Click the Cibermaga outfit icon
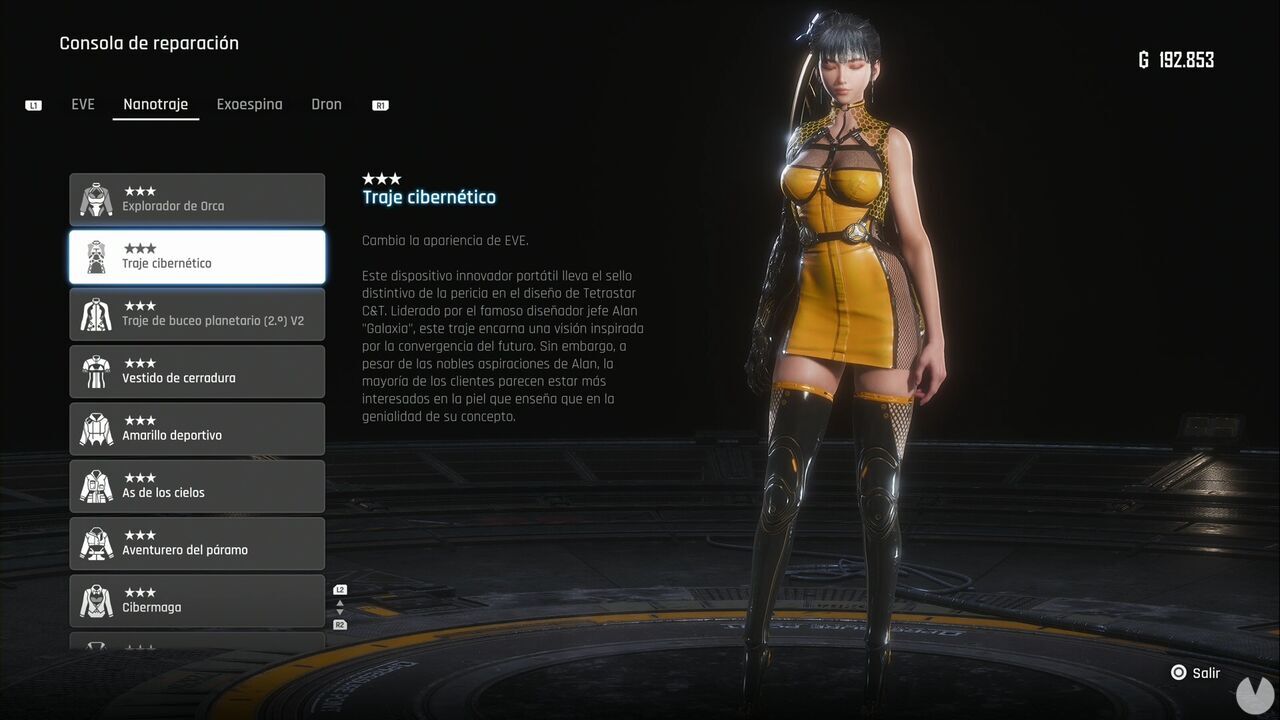The width and height of the screenshot is (1280, 720). 95,600
